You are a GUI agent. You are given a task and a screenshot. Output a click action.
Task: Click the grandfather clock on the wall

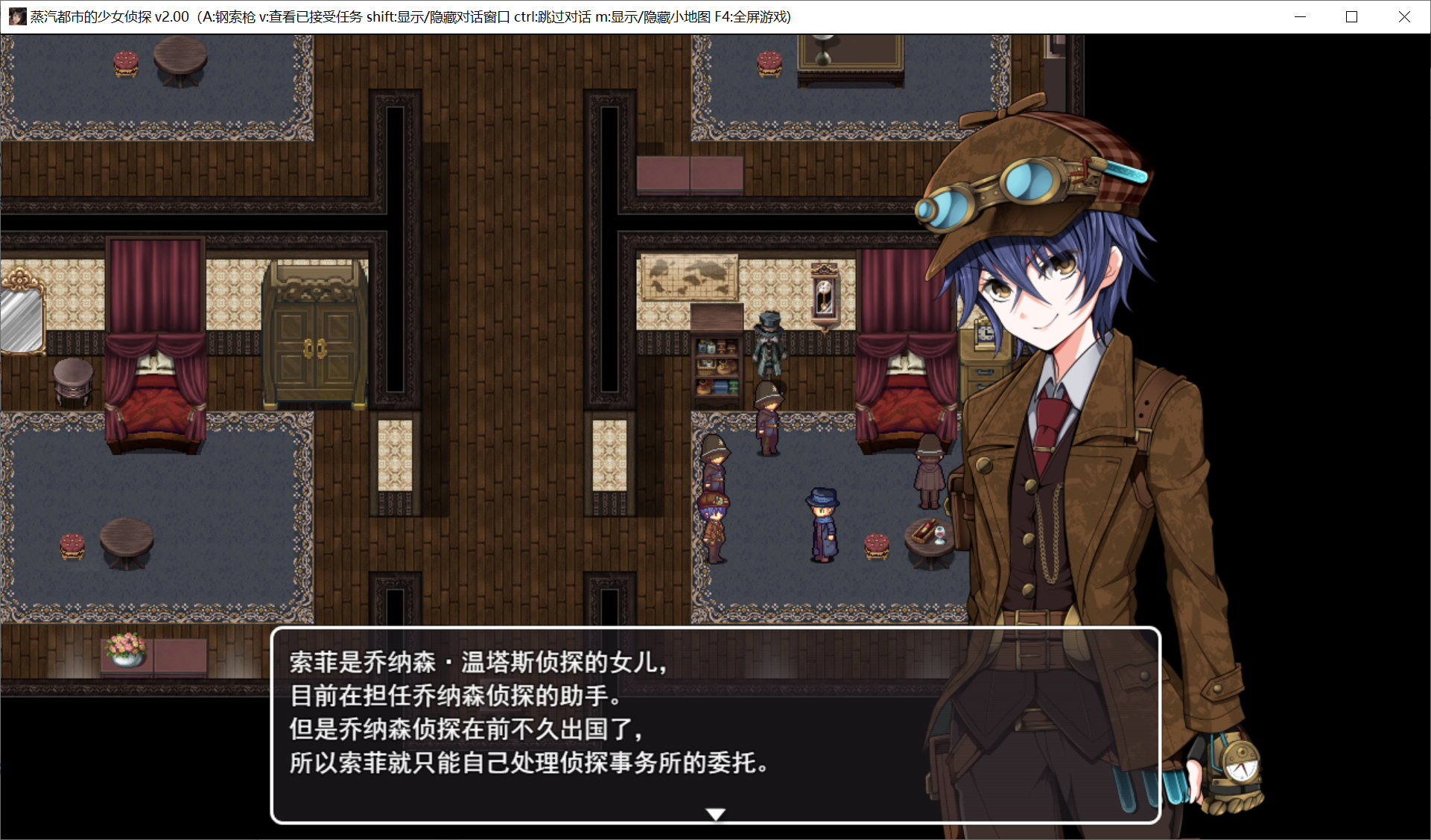(825, 290)
